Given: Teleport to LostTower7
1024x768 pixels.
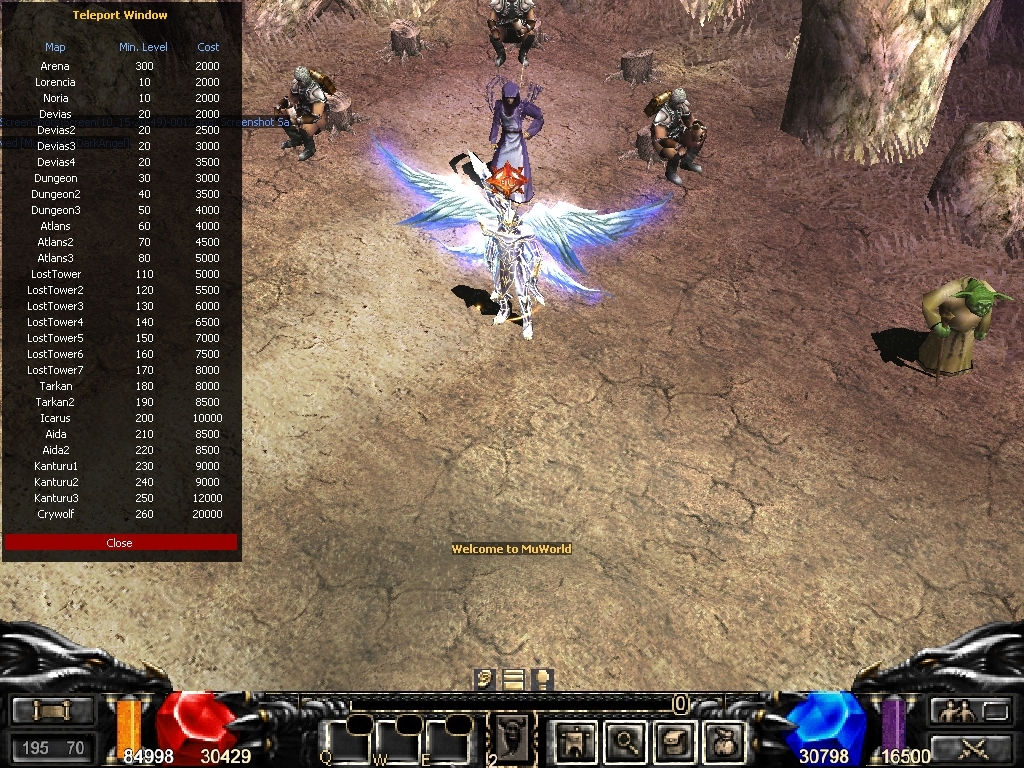Looking at the screenshot, I should click(56, 370).
